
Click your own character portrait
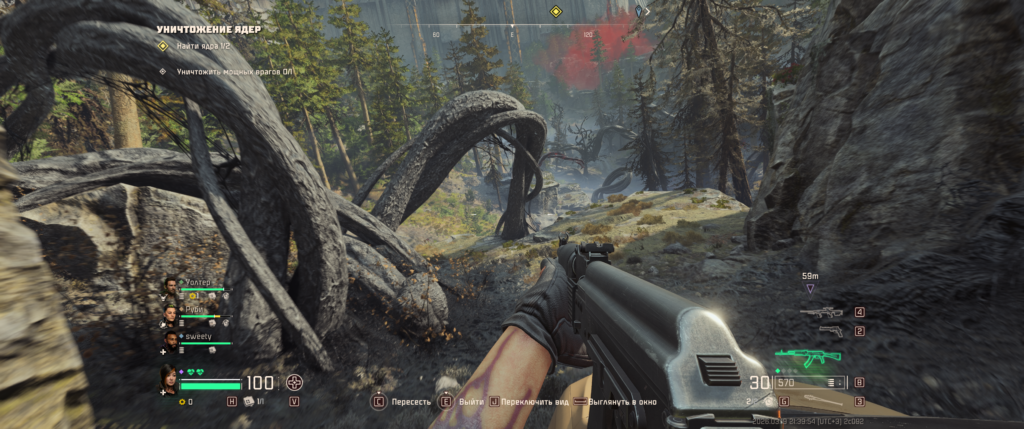coord(170,381)
